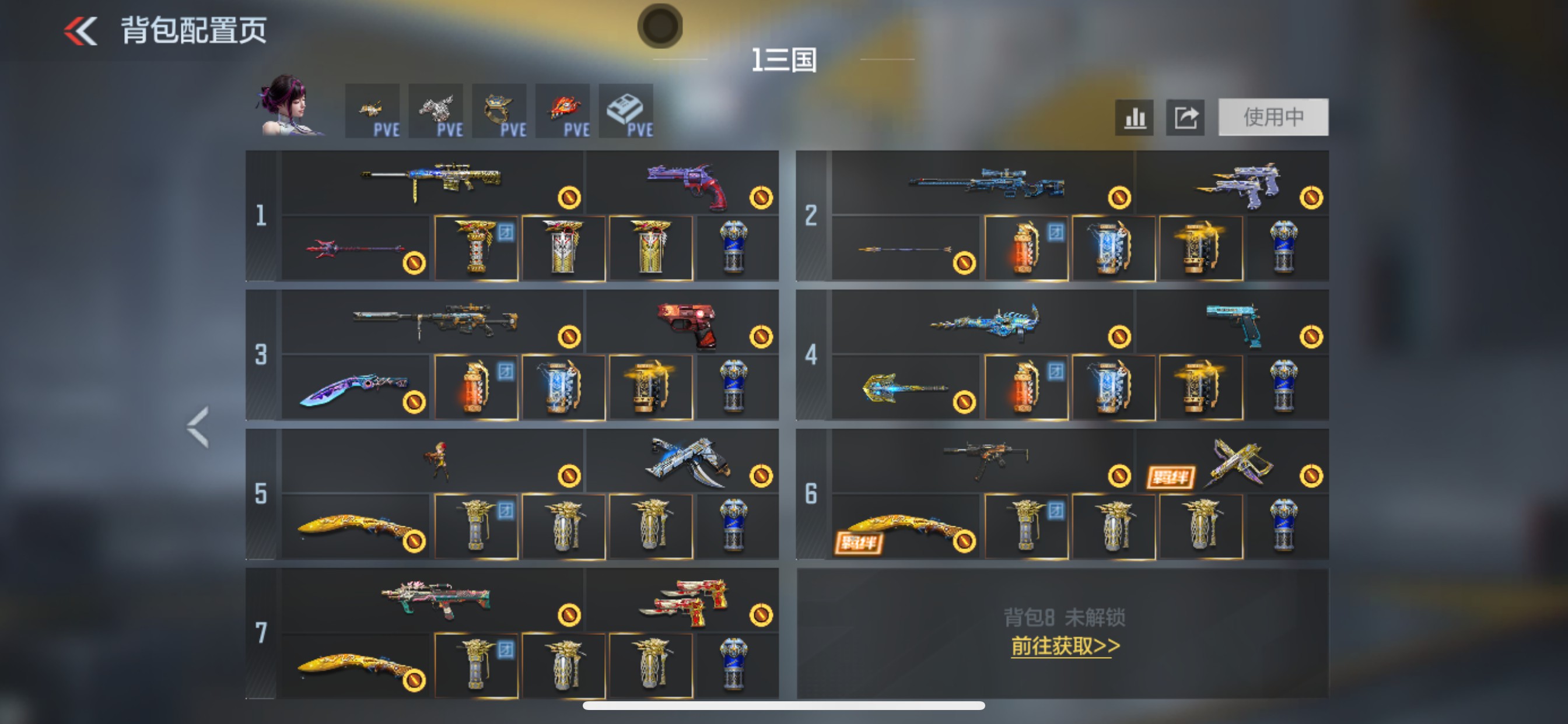Click the 使用中 button

[1273, 117]
